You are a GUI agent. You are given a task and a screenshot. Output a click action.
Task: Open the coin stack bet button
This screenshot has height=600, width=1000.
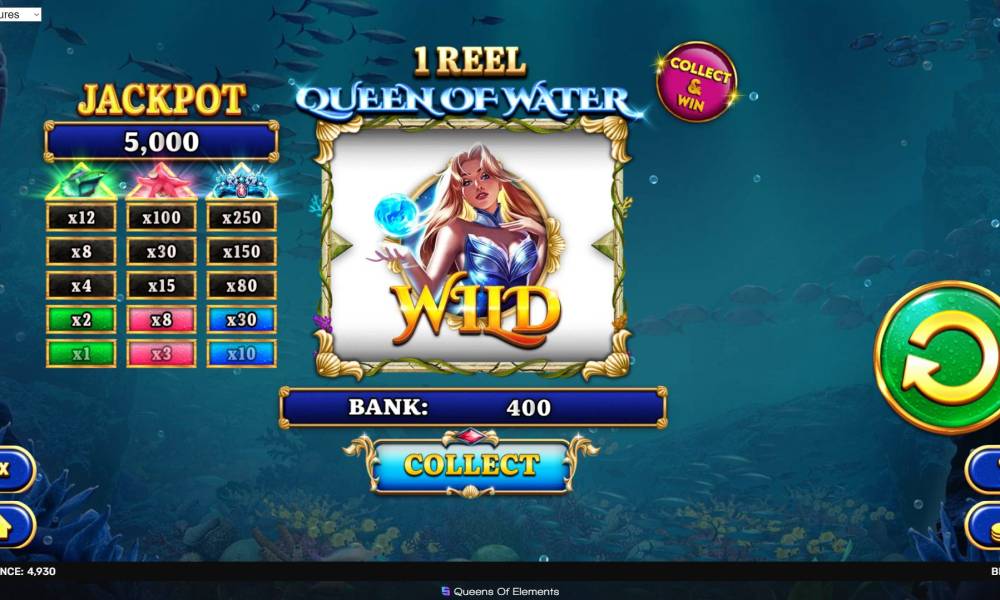(985, 524)
